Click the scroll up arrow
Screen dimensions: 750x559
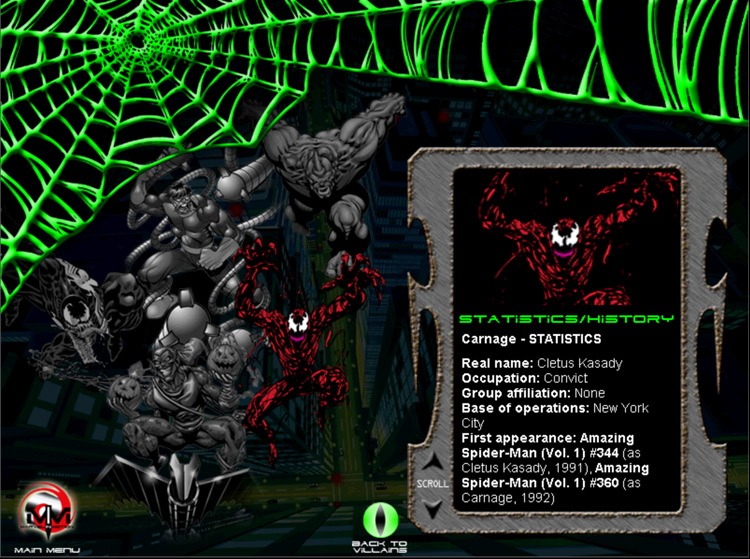coord(431,463)
